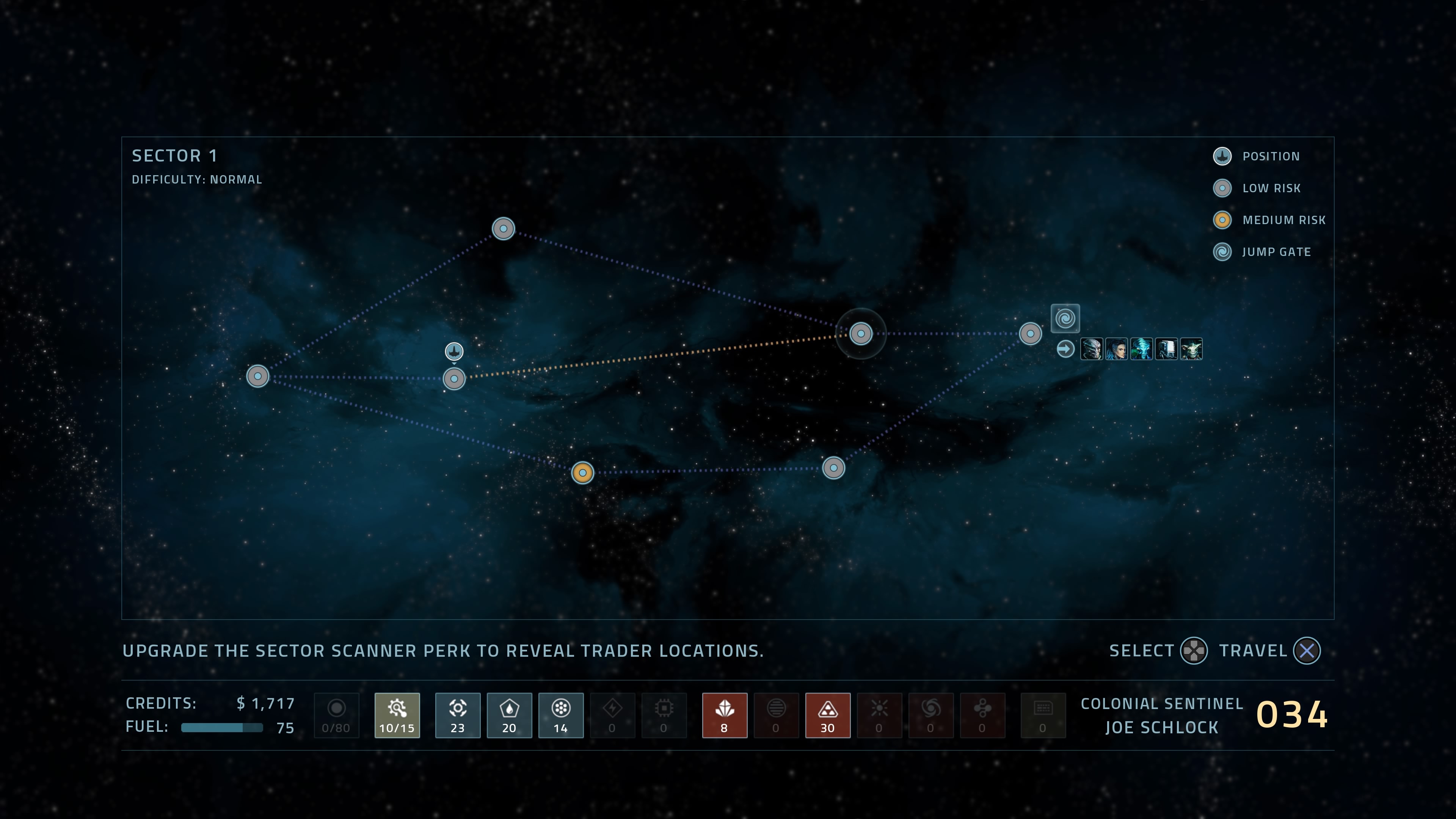Select the big-eared green-eyed alien portrait
The height and width of the screenshot is (819, 1456).
1191,349
